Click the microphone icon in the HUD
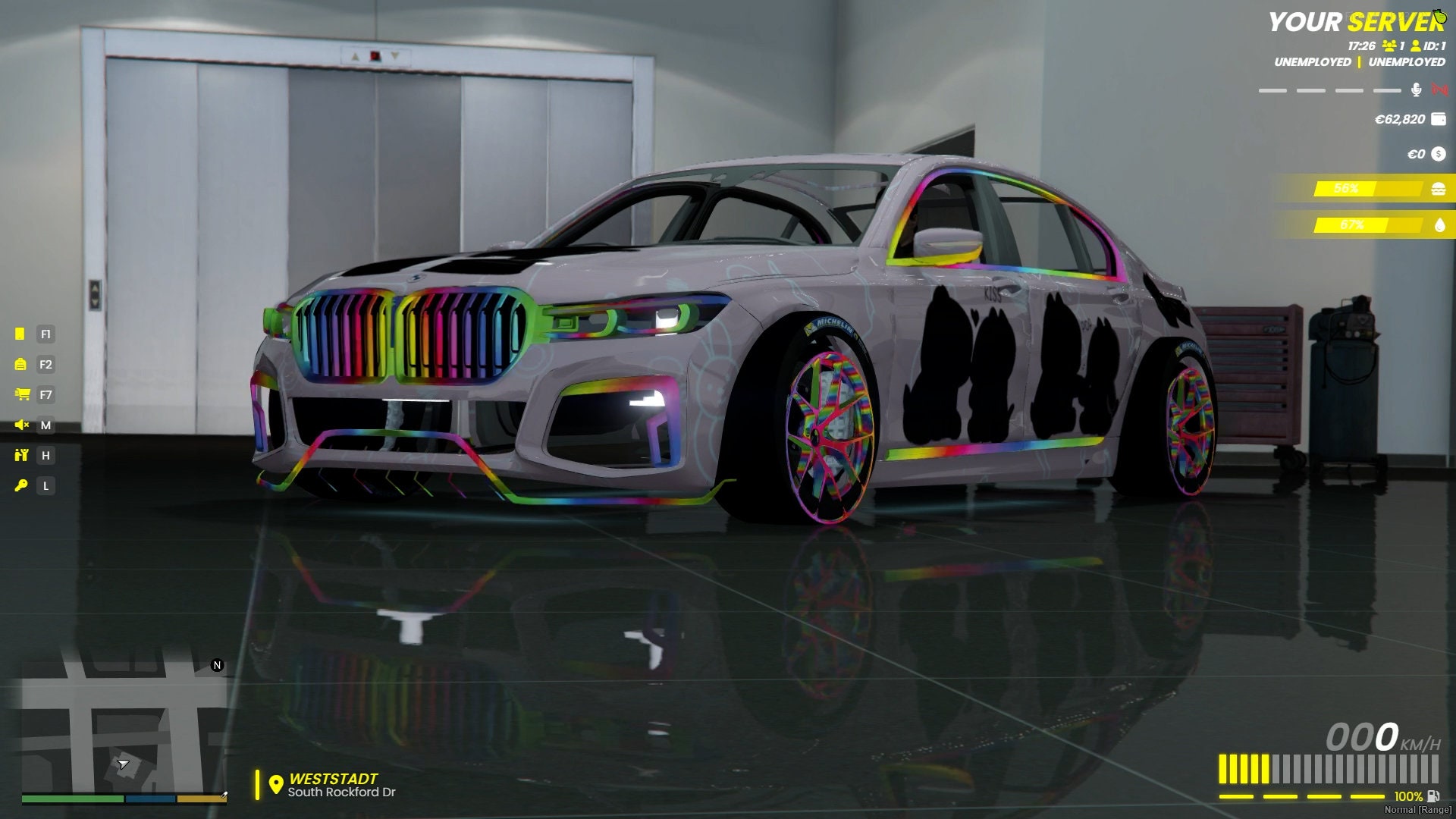1456x819 pixels. (1416, 90)
